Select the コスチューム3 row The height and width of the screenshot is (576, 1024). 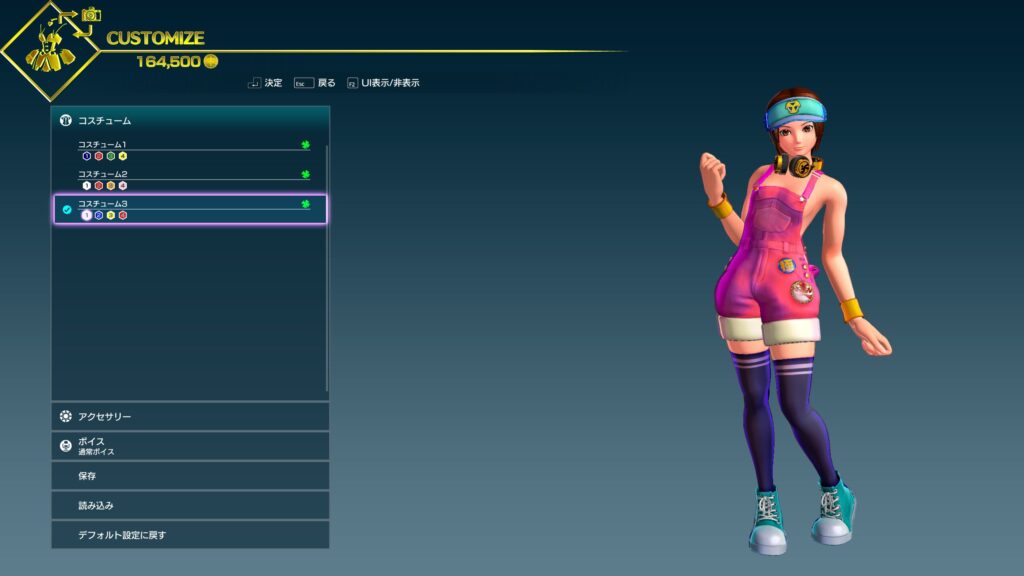click(x=190, y=204)
